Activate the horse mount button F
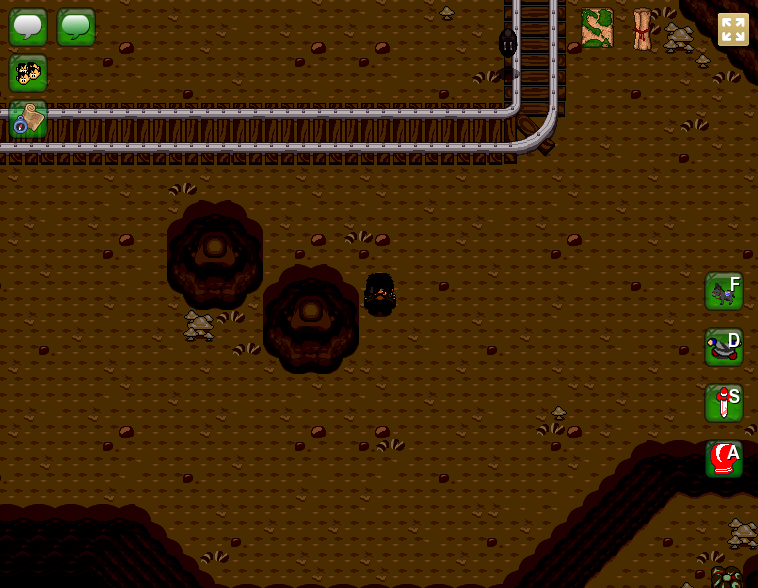Screen dimensions: 758x588 tap(724, 291)
